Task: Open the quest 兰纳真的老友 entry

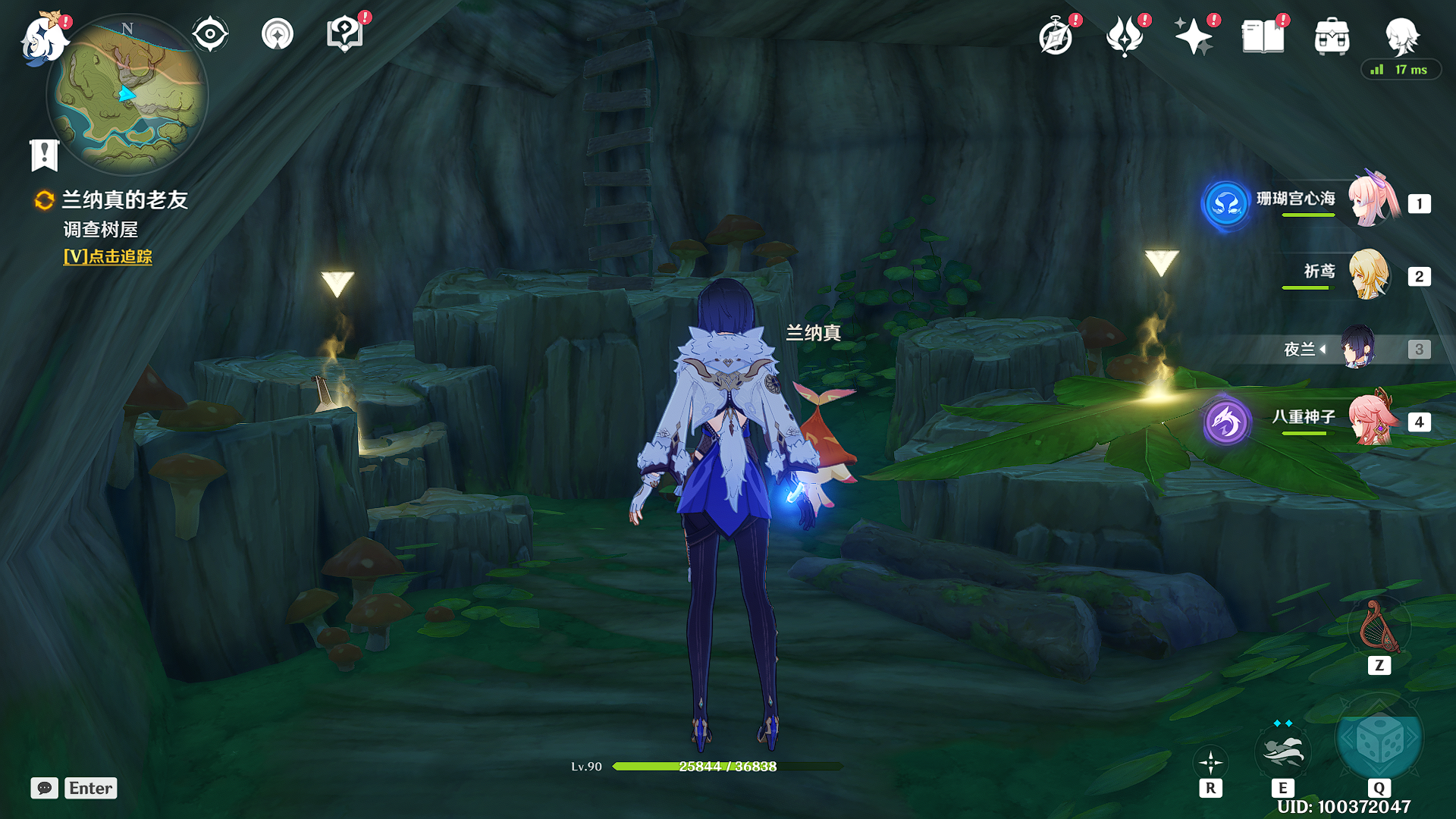Action: click(x=124, y=200)
